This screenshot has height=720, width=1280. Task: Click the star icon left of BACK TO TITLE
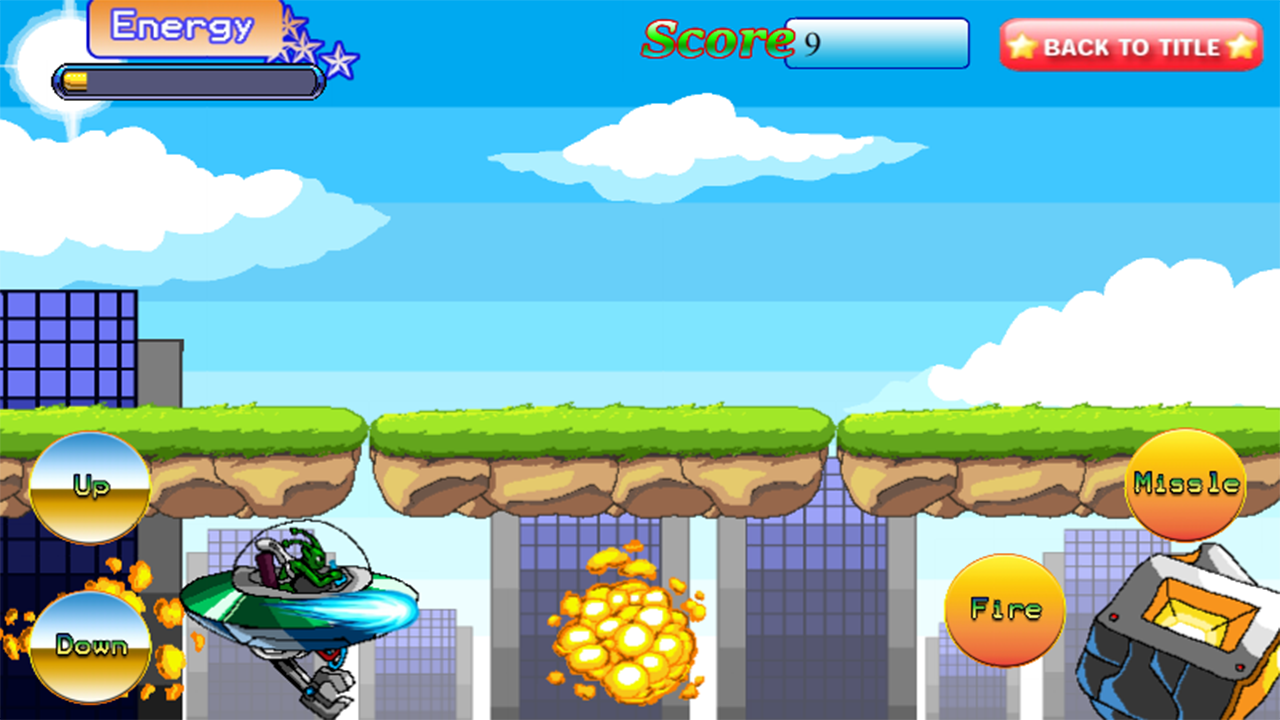pyautogui.click(x=1022, y=45)
